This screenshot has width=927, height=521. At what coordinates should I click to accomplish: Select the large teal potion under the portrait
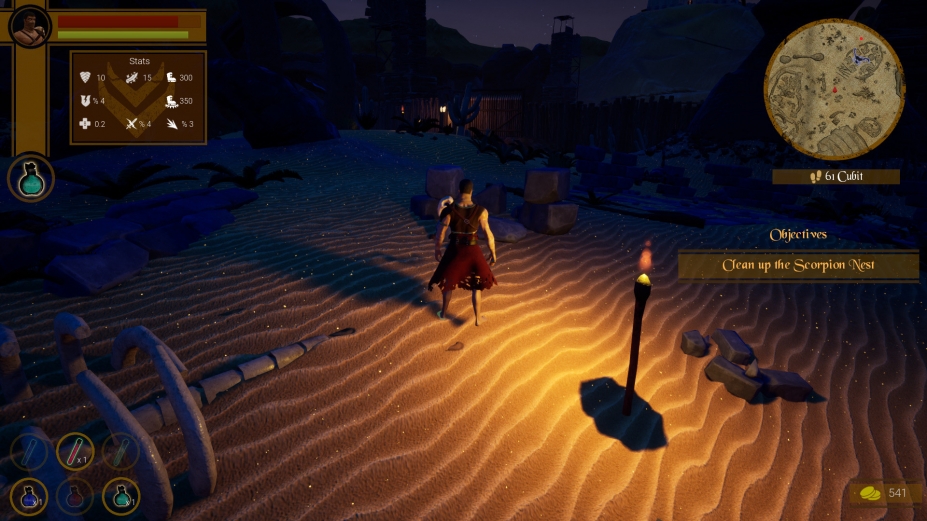click(x=31, y=179)
